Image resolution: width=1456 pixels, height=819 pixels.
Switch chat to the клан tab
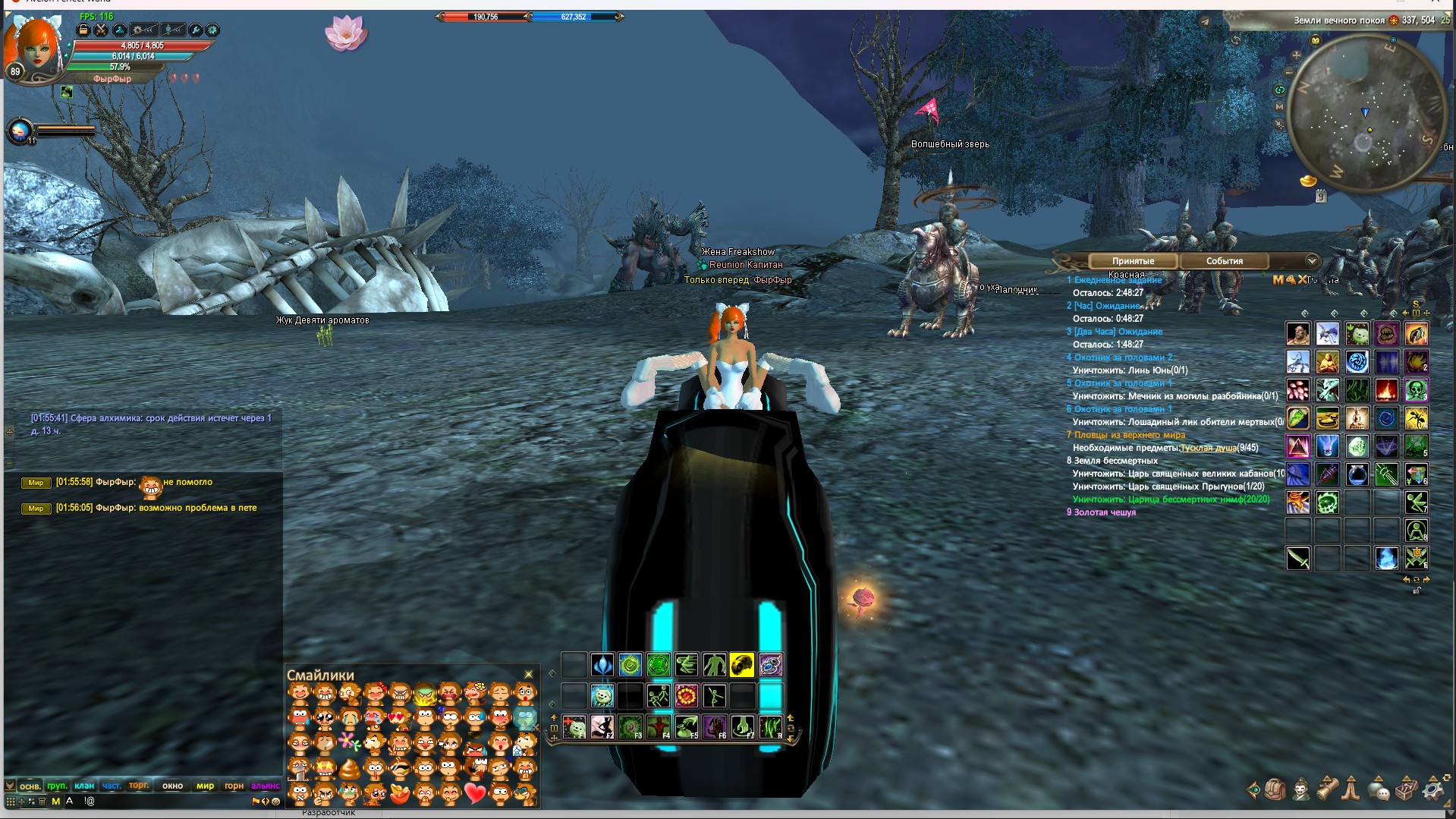click(84, 786)
